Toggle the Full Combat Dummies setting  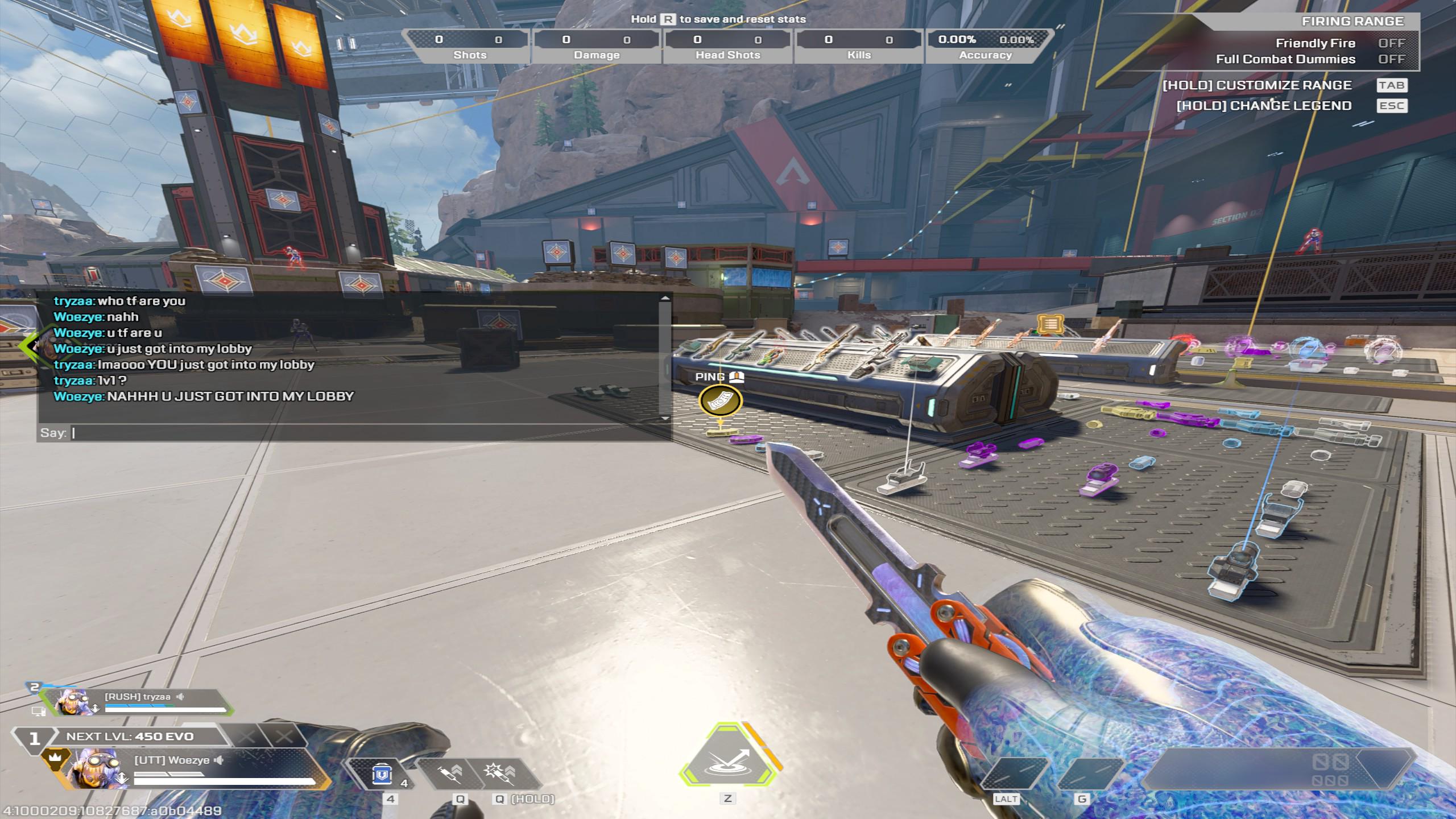(1391, 59)
